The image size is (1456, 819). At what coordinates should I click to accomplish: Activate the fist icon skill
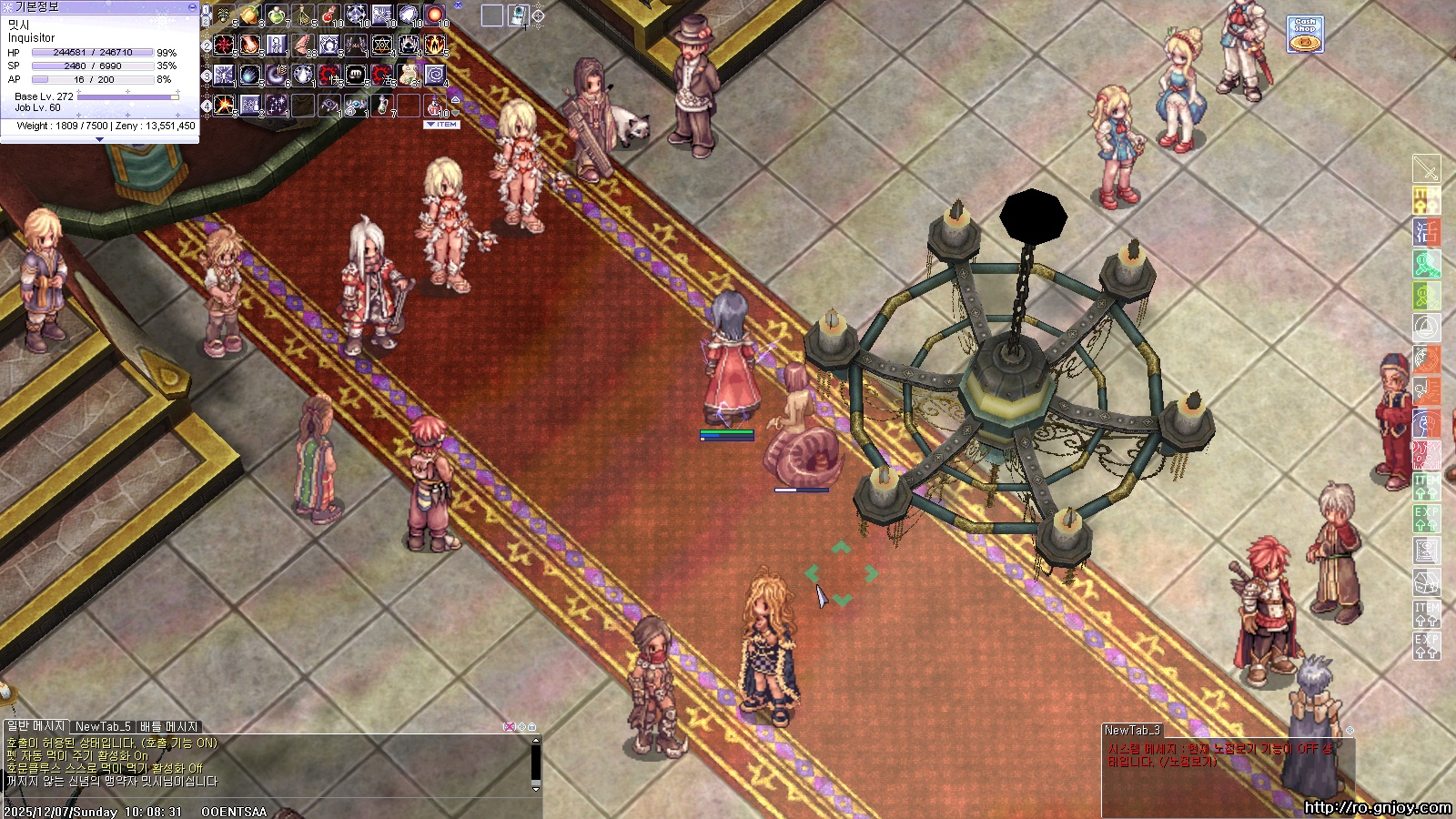coord(356,75)
